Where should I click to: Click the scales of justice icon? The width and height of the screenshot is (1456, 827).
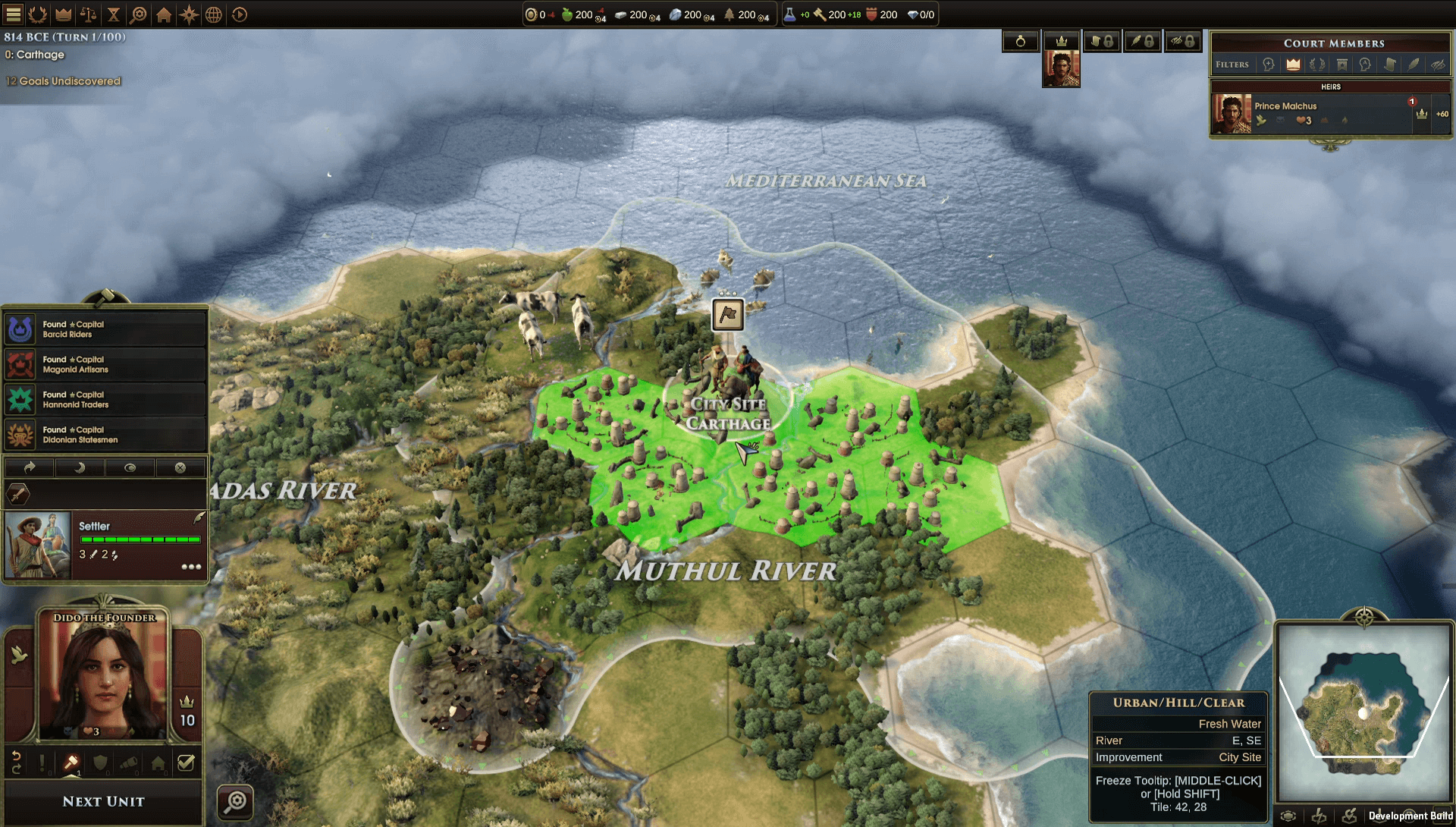tap(88, 14)
